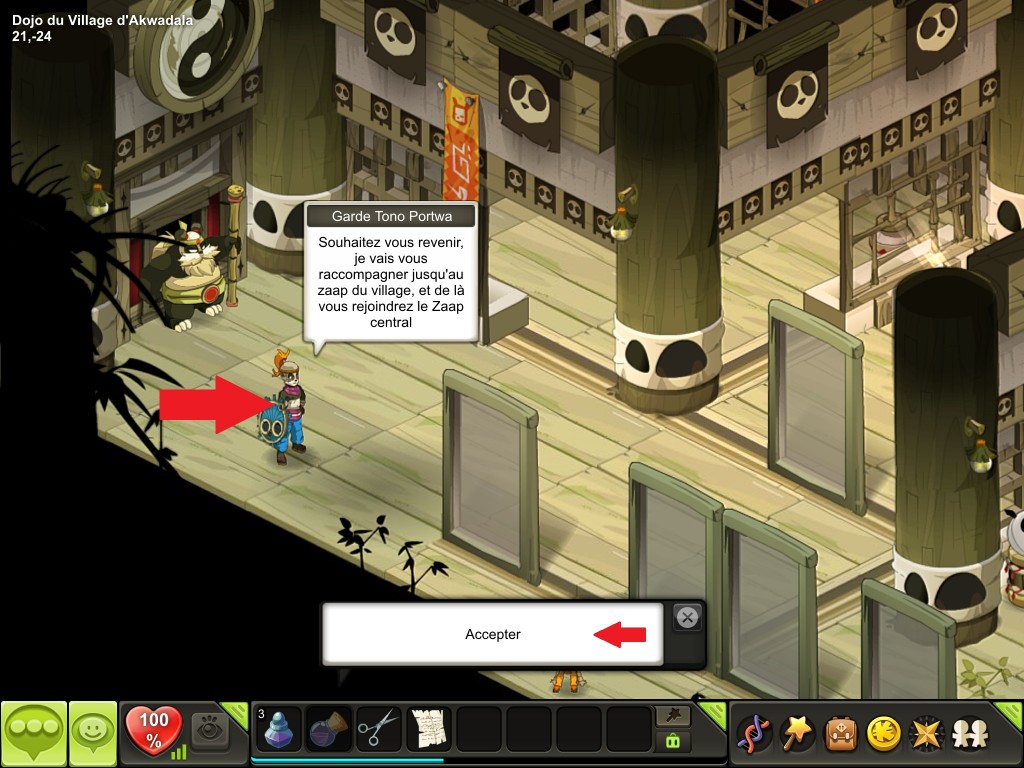Open the chat speech bubble
Viewport: 1024px width, 768px height.
click(34, 734)
